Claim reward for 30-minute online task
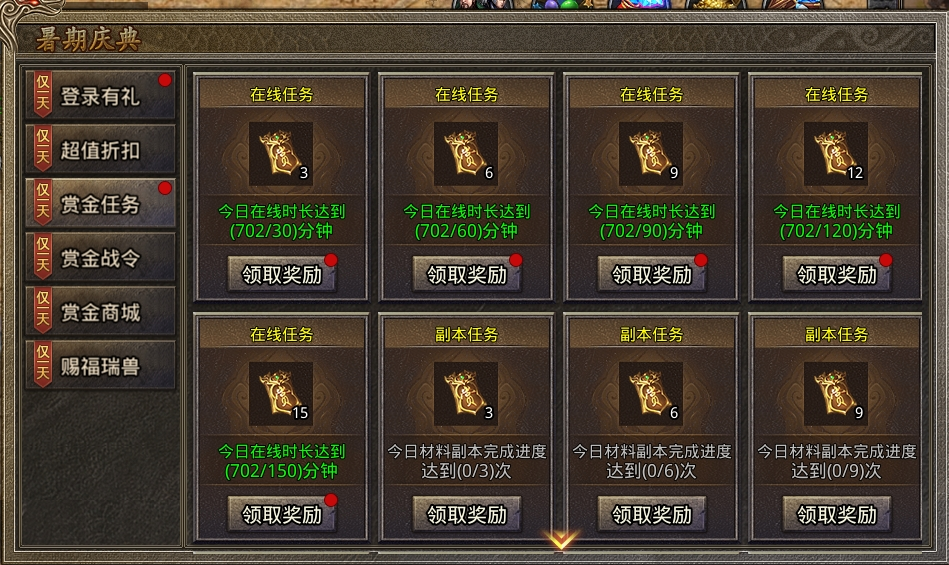949x565 pixels. 282,274
